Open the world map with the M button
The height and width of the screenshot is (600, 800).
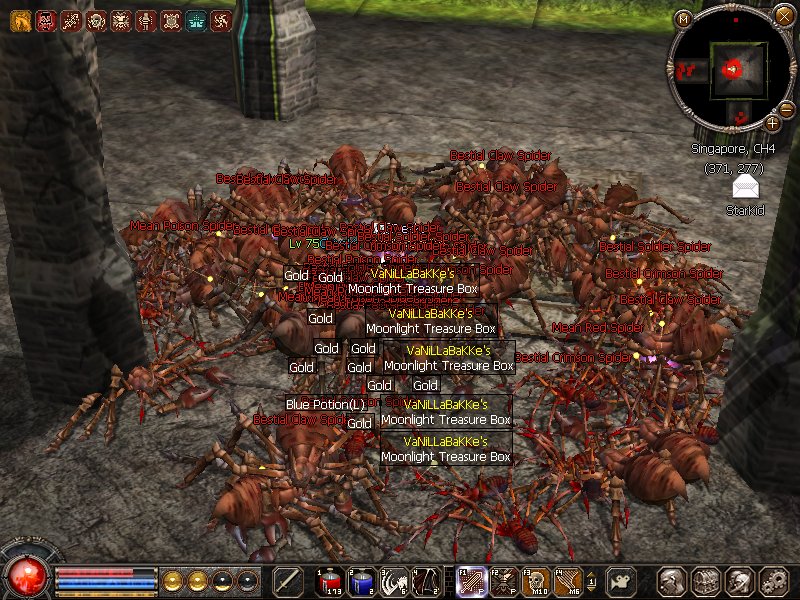684,18
